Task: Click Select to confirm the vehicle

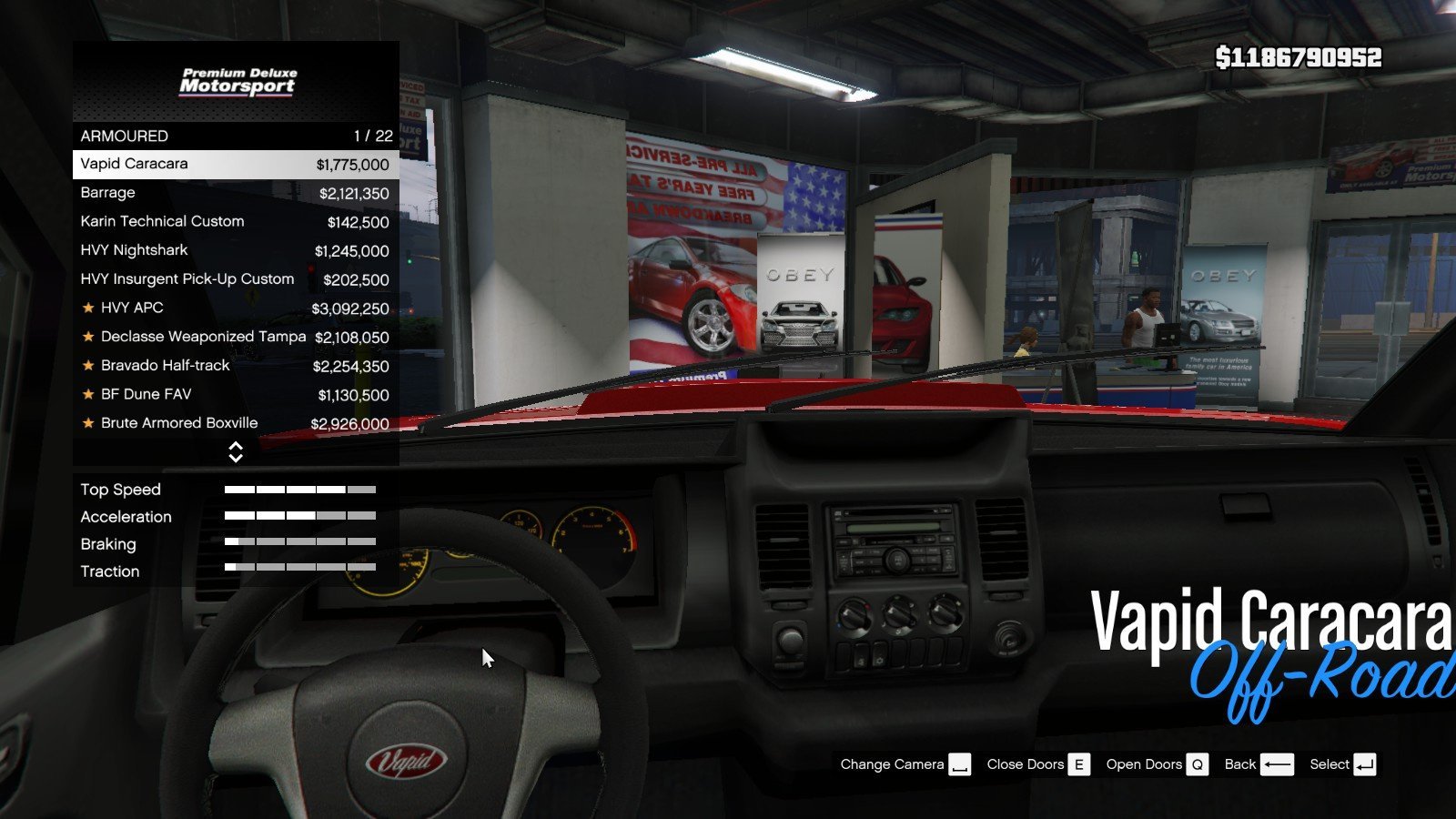Action: pos(1342,764)
